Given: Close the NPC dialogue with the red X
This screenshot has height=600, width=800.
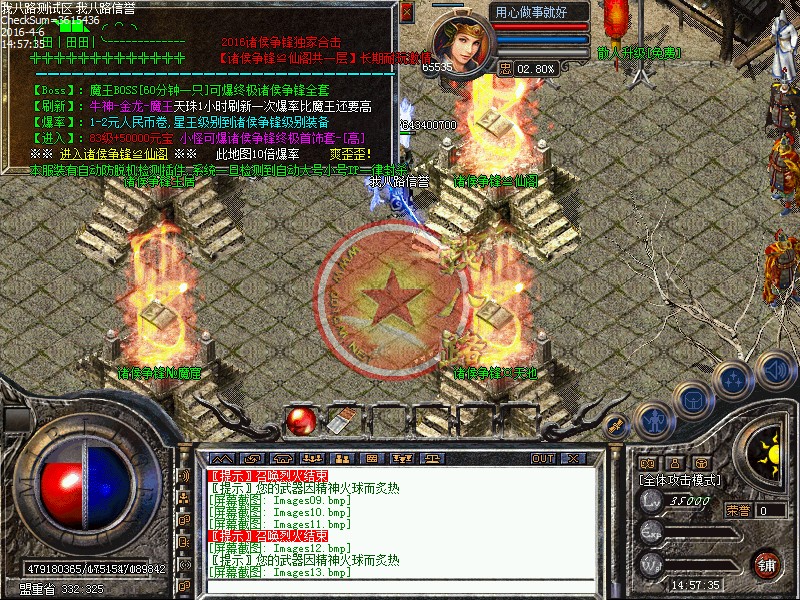Looking at the screenshot, I should (406, 14).
